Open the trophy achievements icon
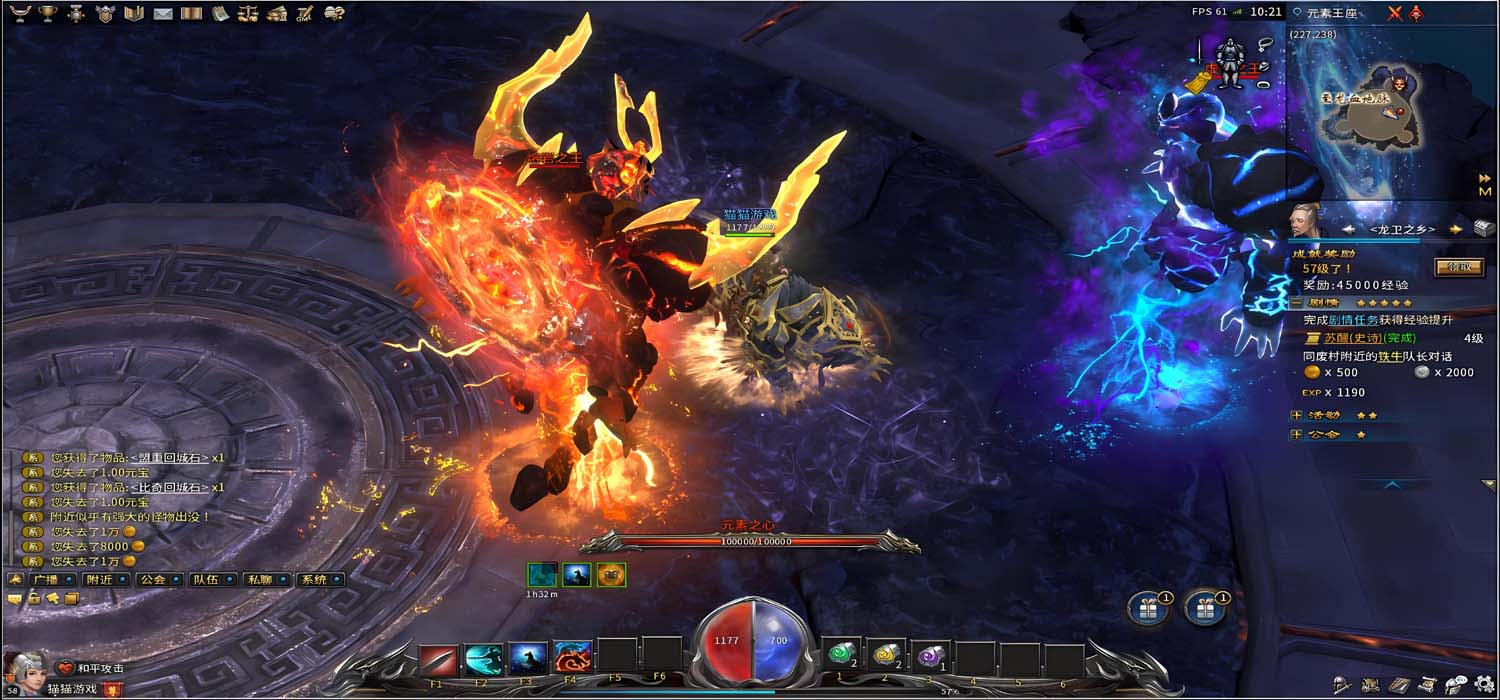Screen dimensions: 1500x700 pyautogui.click(x=47, y=13)
